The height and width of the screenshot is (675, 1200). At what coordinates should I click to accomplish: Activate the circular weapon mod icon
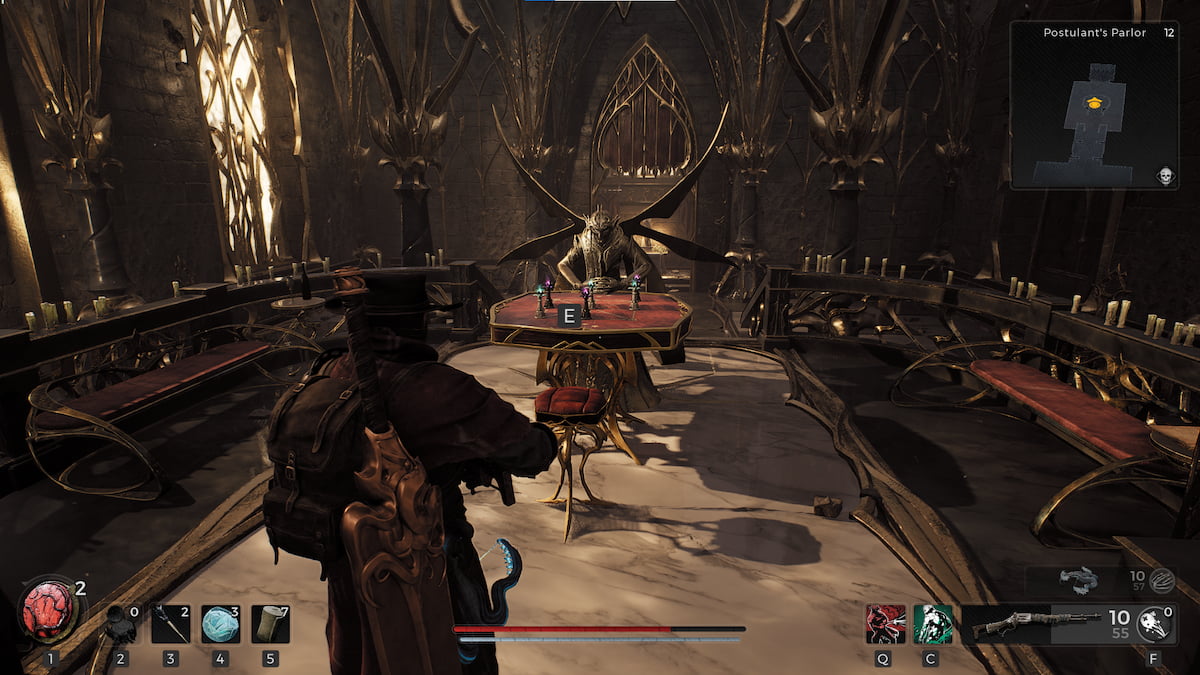click(x=1156, y=622)
